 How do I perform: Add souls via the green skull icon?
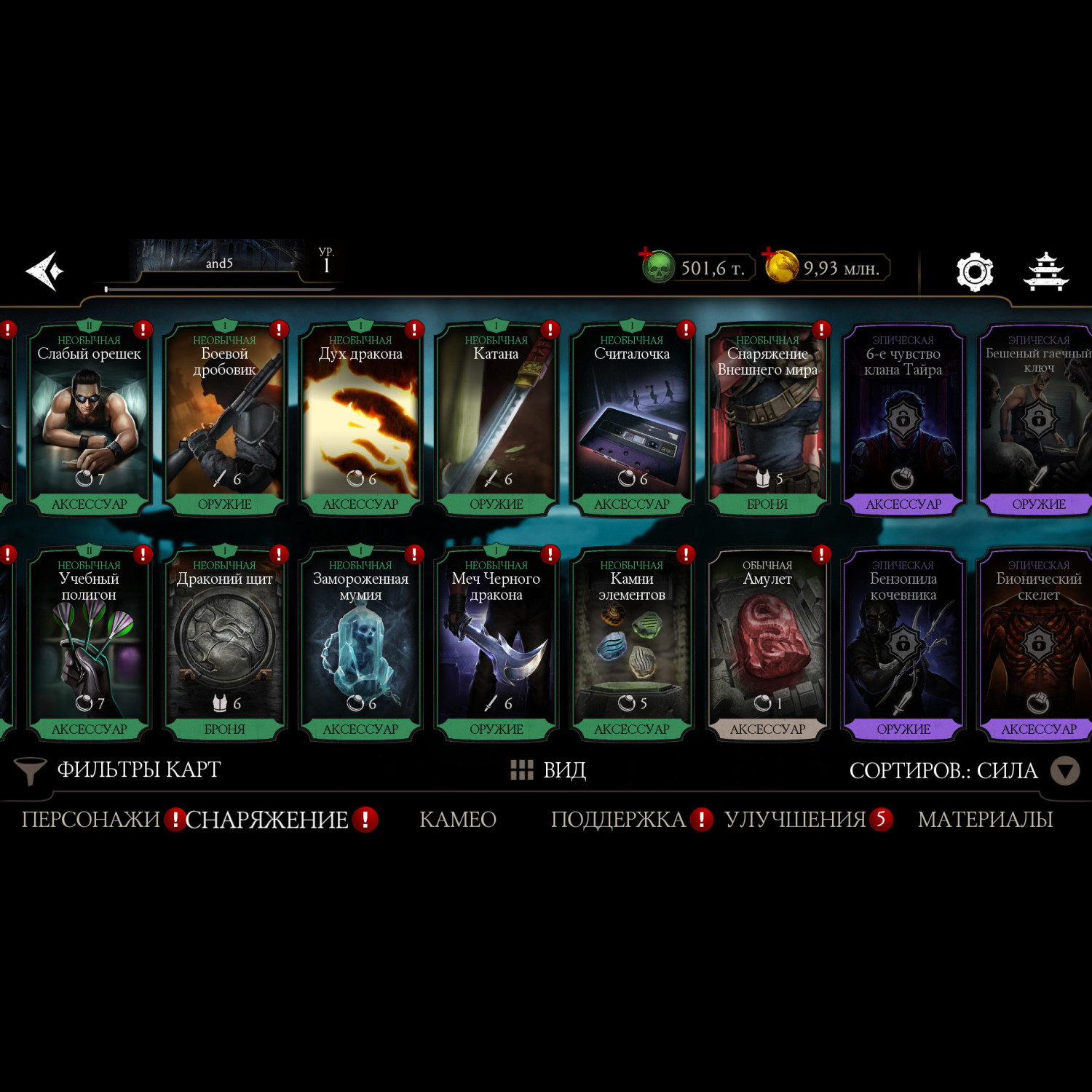[657, 267]
